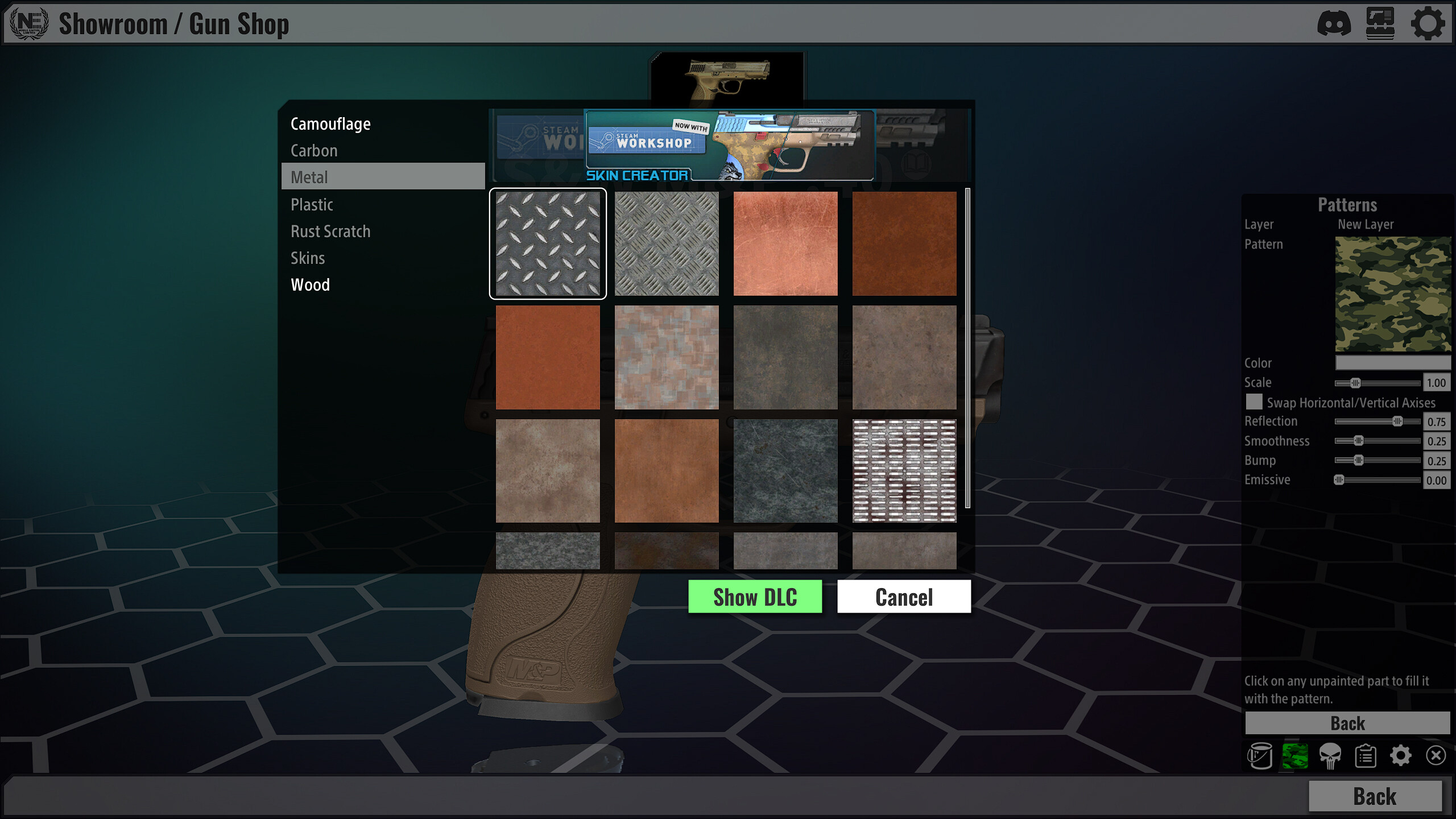This screenshot has height=819, width=1456.
Task: Select the paint bucket fill tool
Action: 1260,756
